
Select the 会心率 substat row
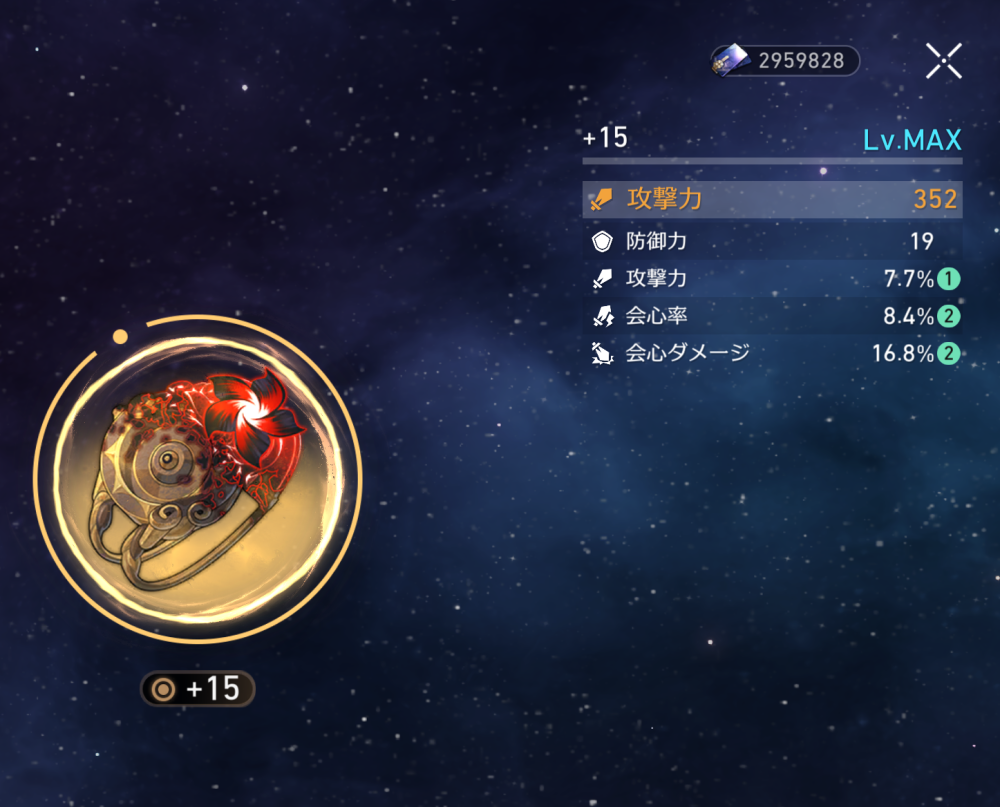pos(772,317)
